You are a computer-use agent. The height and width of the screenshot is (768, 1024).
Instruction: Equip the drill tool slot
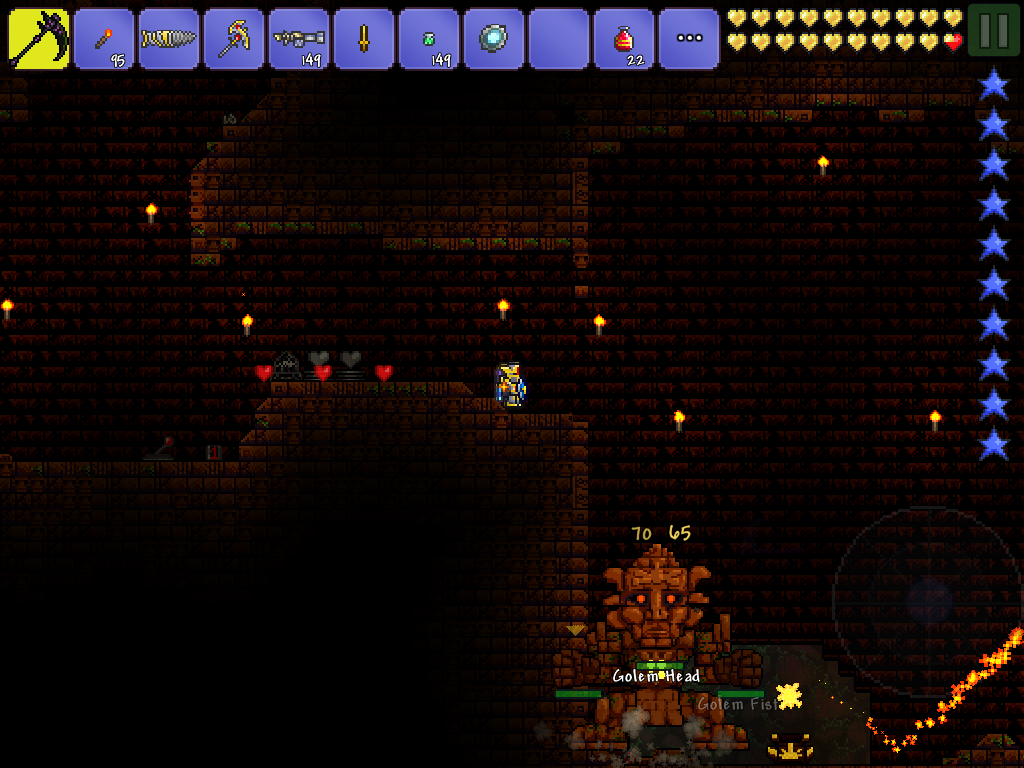coord(169,39)
